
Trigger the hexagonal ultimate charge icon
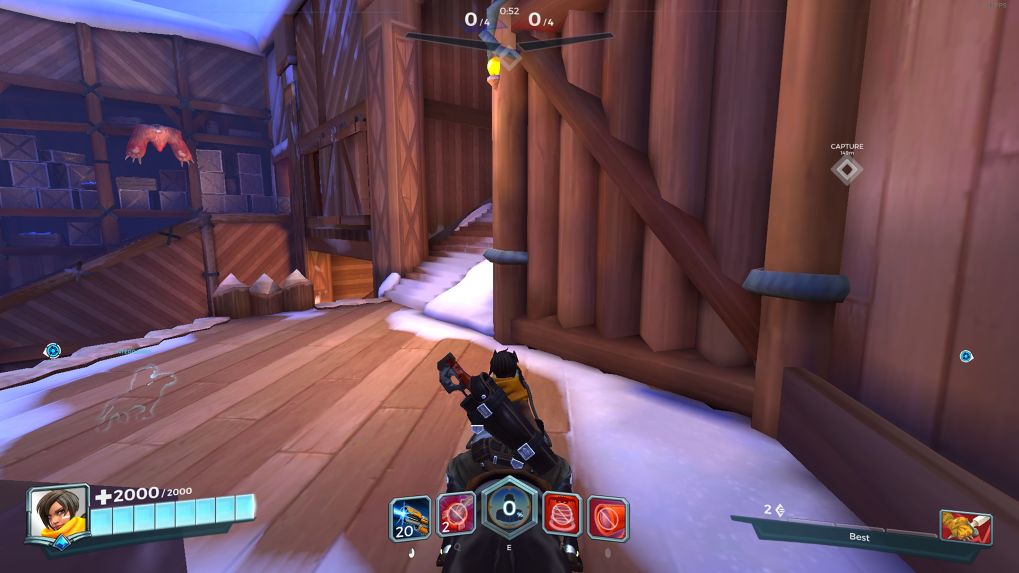pos(509,508)
